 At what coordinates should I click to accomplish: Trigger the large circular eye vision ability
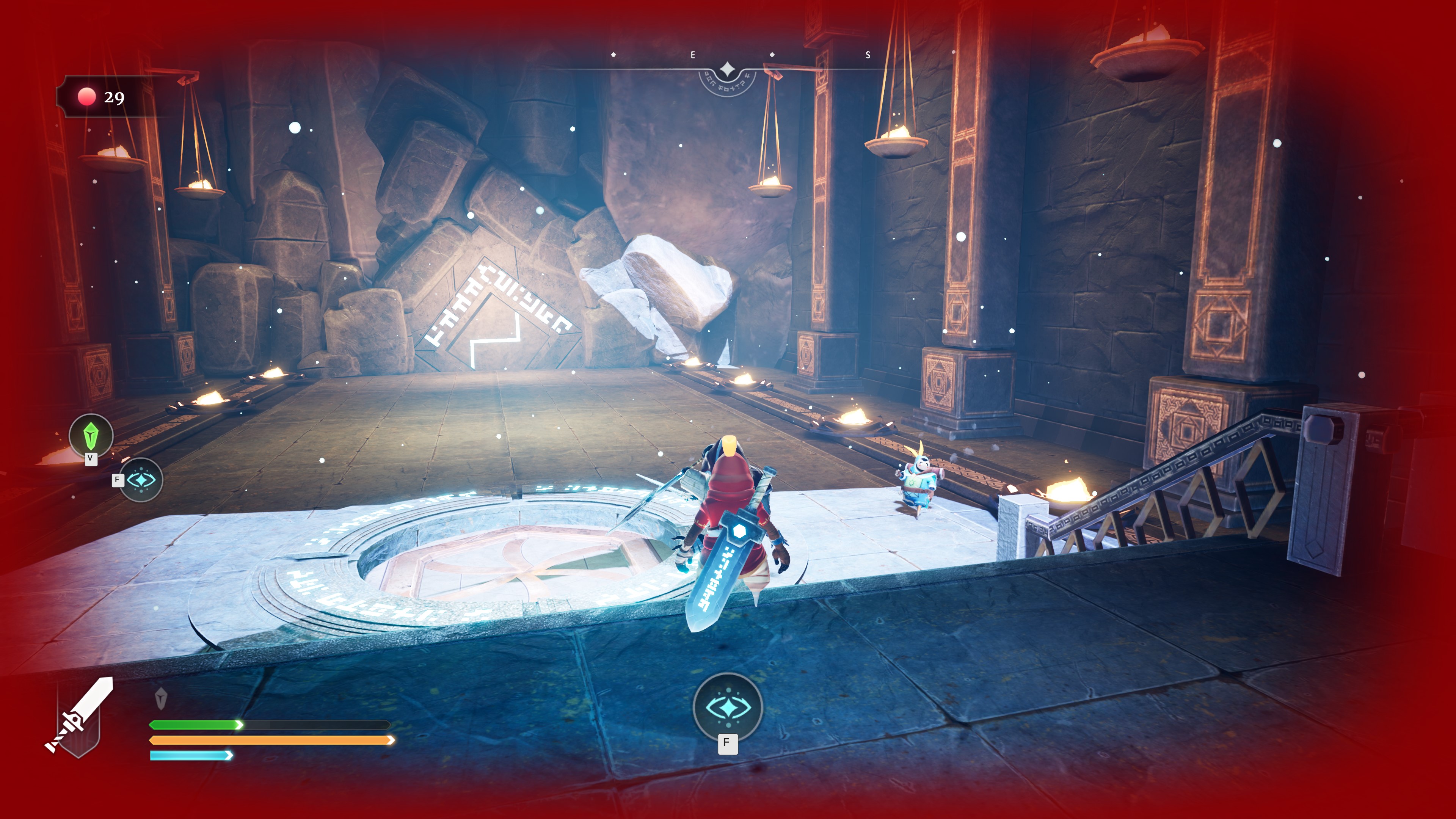tap(728, 707)
